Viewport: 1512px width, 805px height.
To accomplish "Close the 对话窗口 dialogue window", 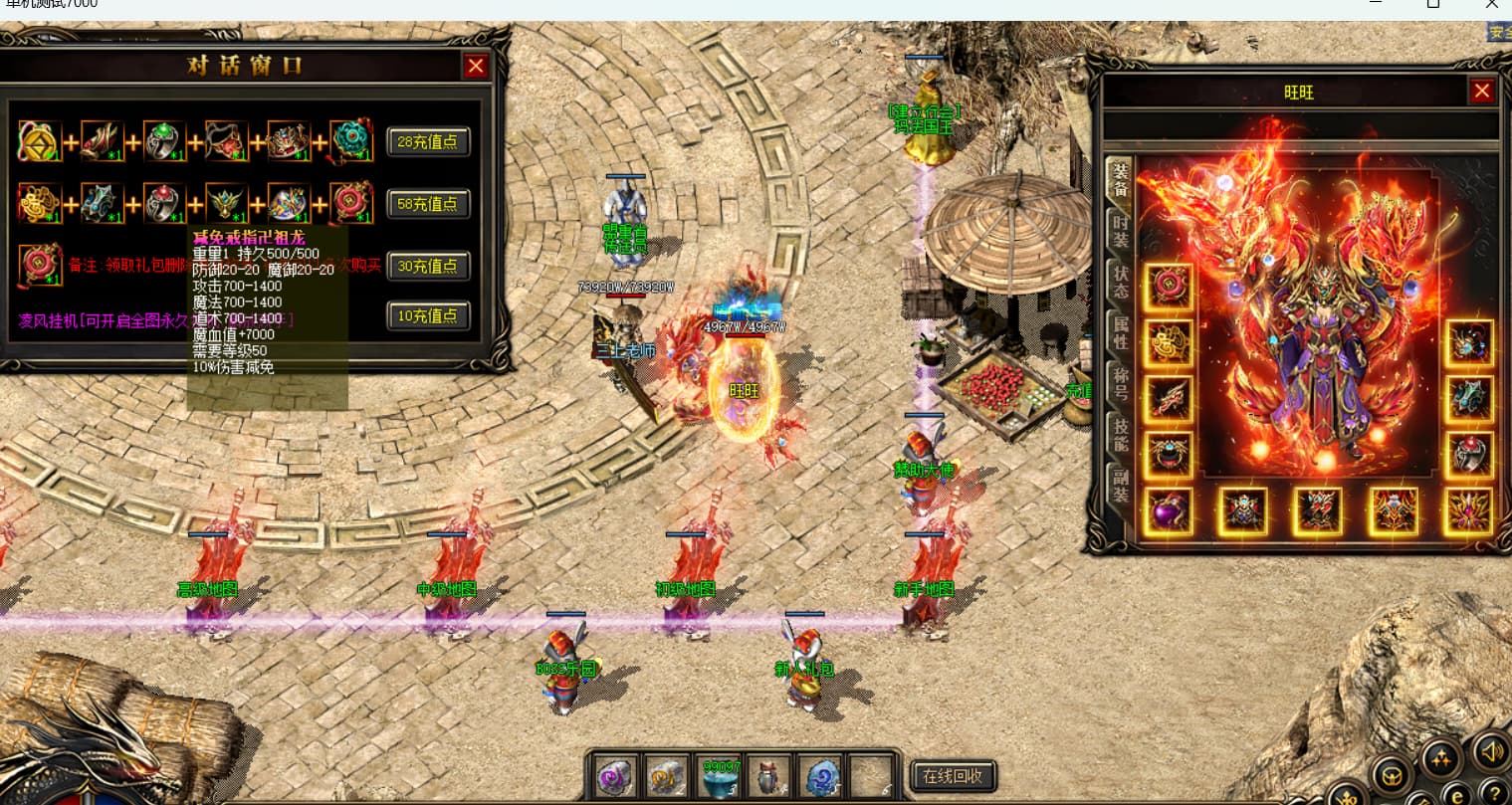I will point(476,66).
